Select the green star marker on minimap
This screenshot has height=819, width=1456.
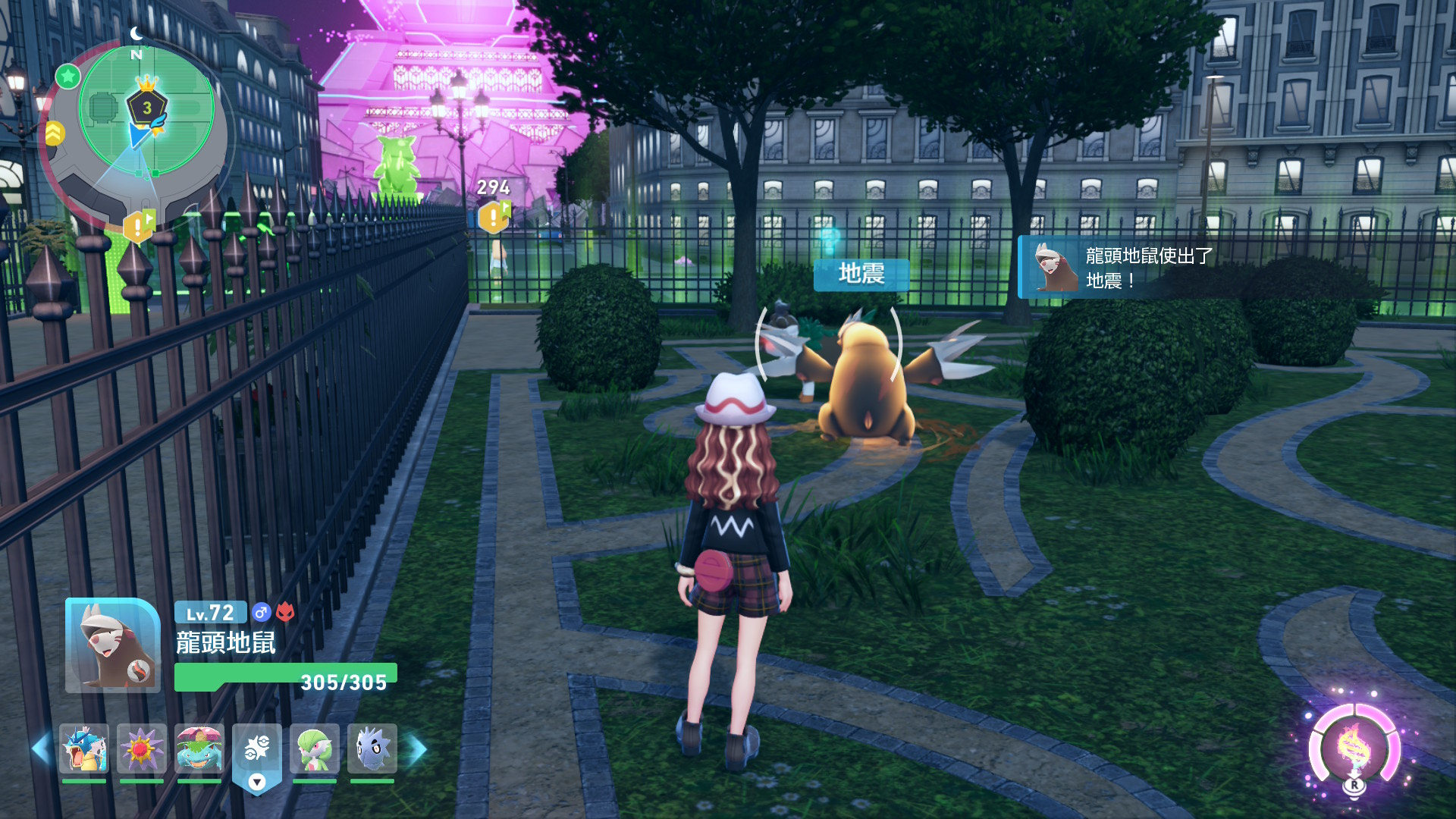[68, 76]
